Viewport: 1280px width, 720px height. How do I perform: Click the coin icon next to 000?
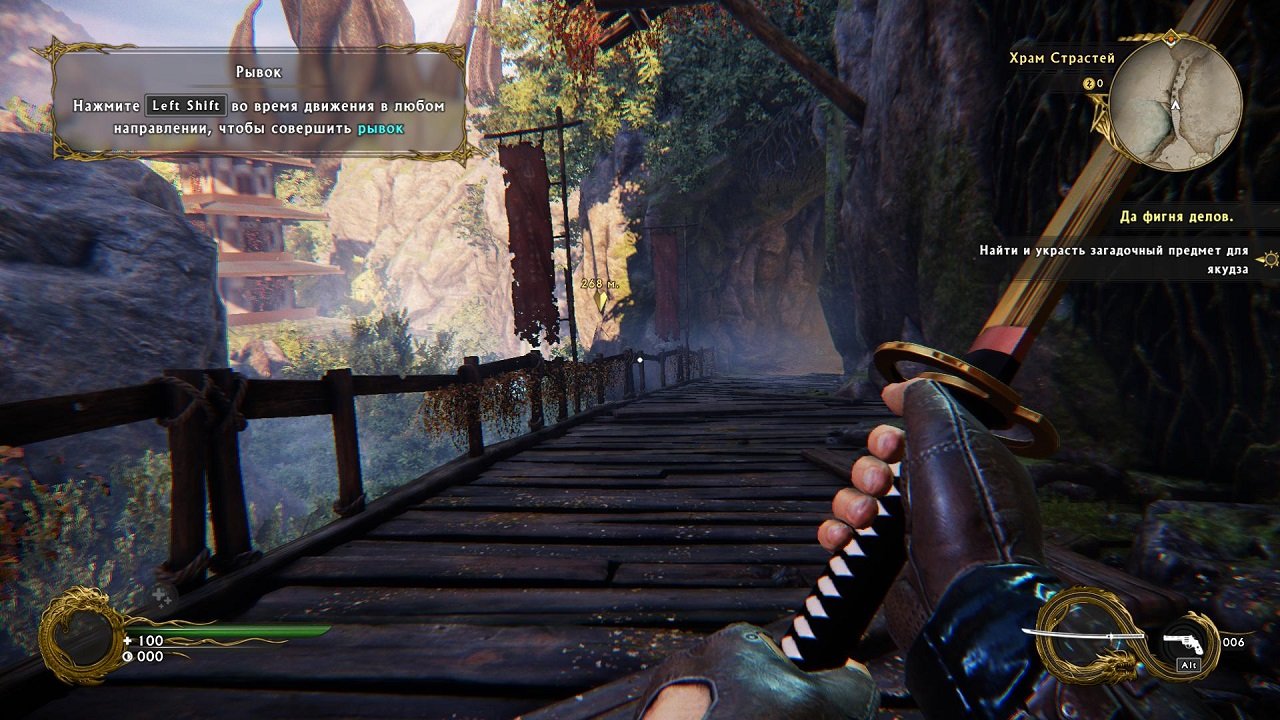pyautogui.click(x=127, y=656)
